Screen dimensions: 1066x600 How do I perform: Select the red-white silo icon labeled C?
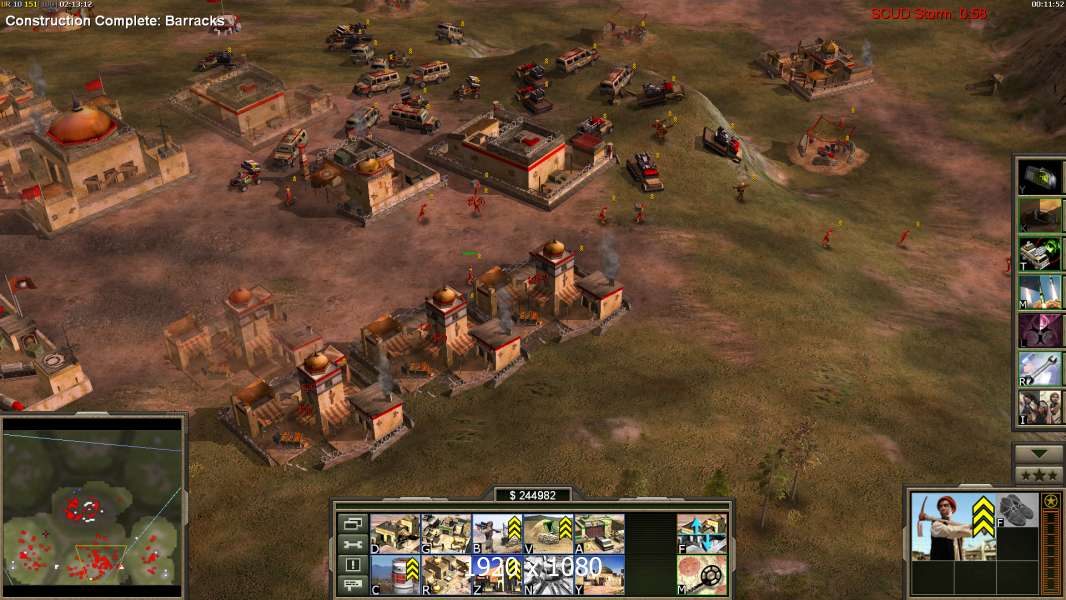pyautogui.click(x=395, y=575)
